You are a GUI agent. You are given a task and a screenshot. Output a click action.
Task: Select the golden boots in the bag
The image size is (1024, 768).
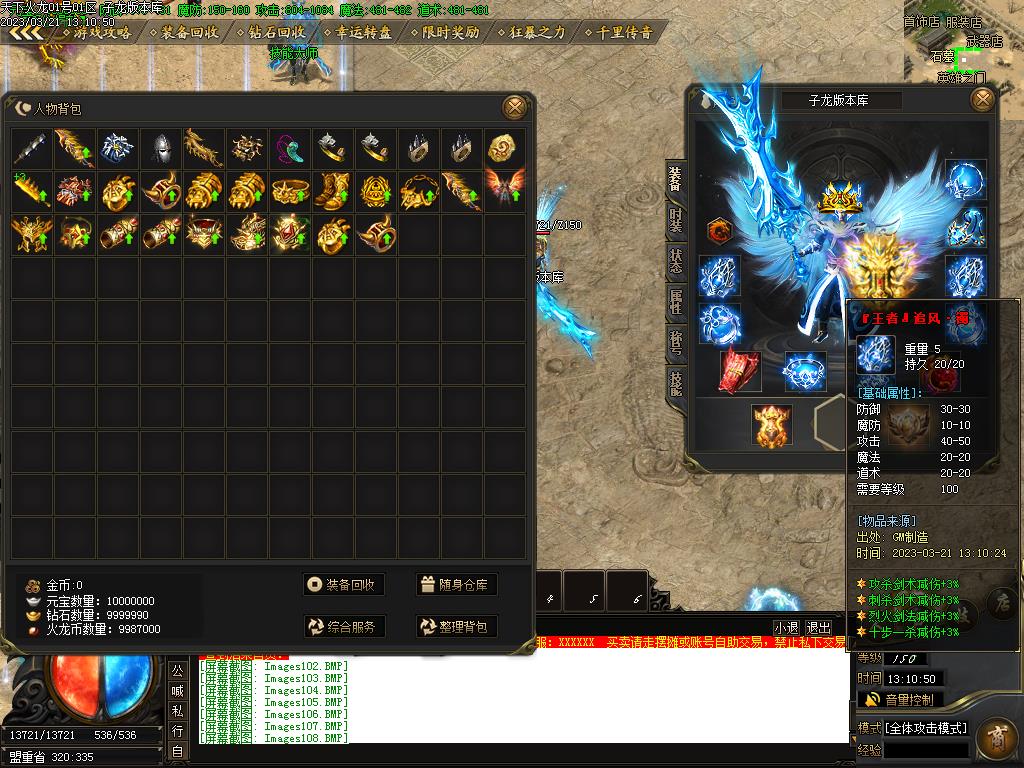coord(333,190)
